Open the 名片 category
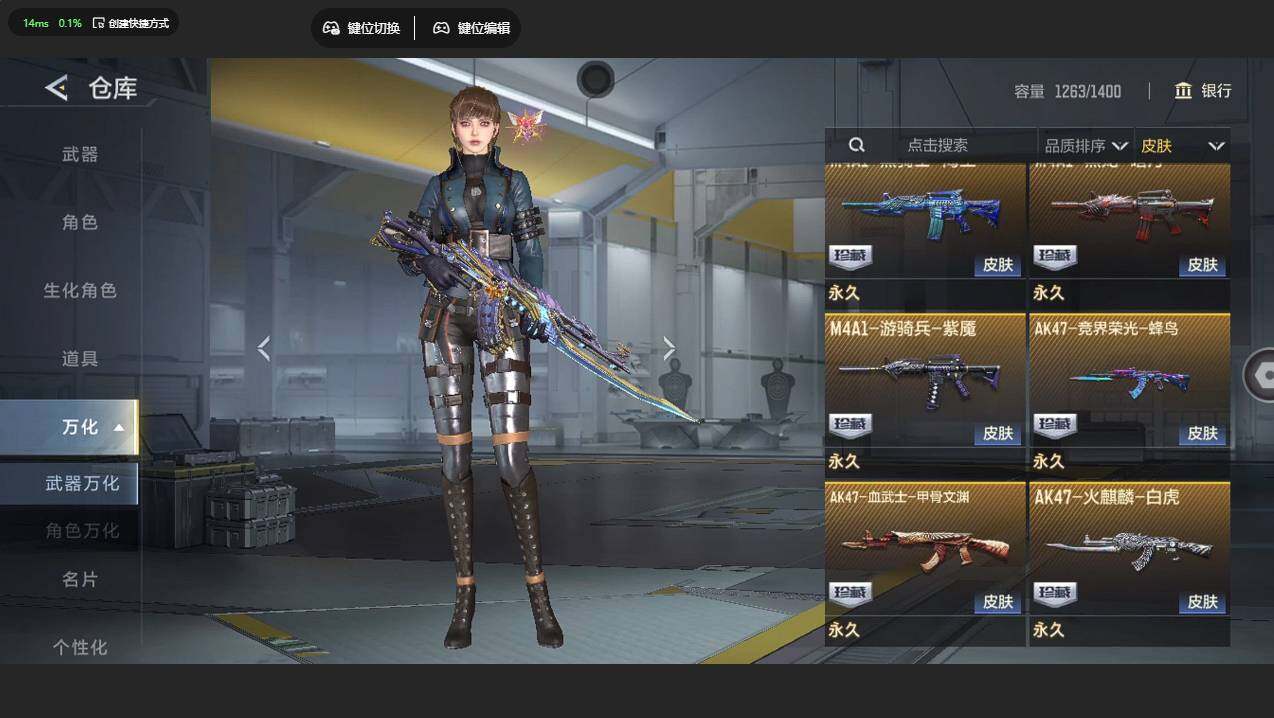 [x=80, y=579]
